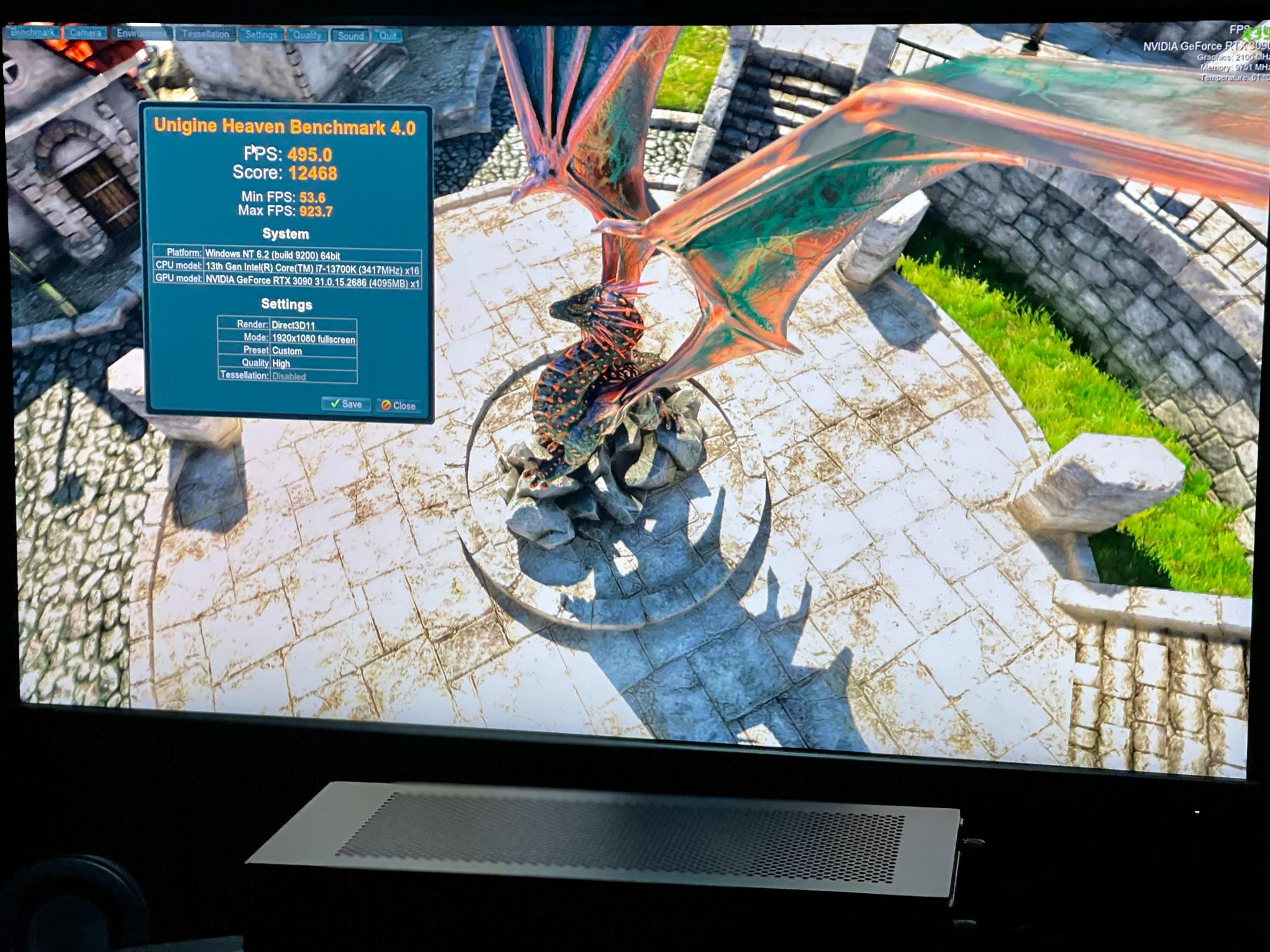
Task: Save the benchmark results
Action: click(x=346, y=404)
